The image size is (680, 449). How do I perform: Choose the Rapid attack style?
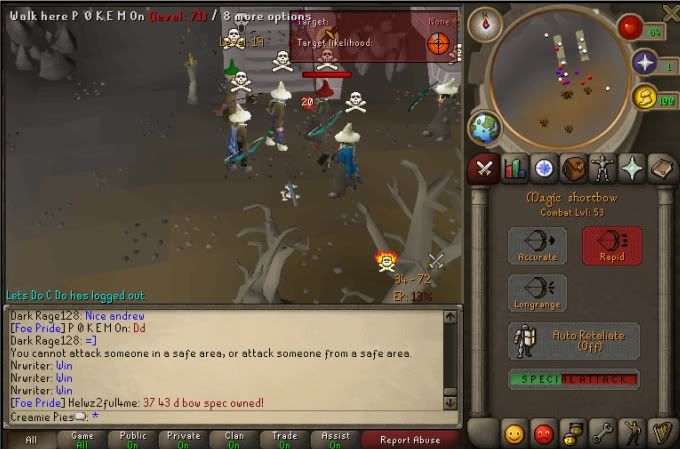[x=611, y=245]
